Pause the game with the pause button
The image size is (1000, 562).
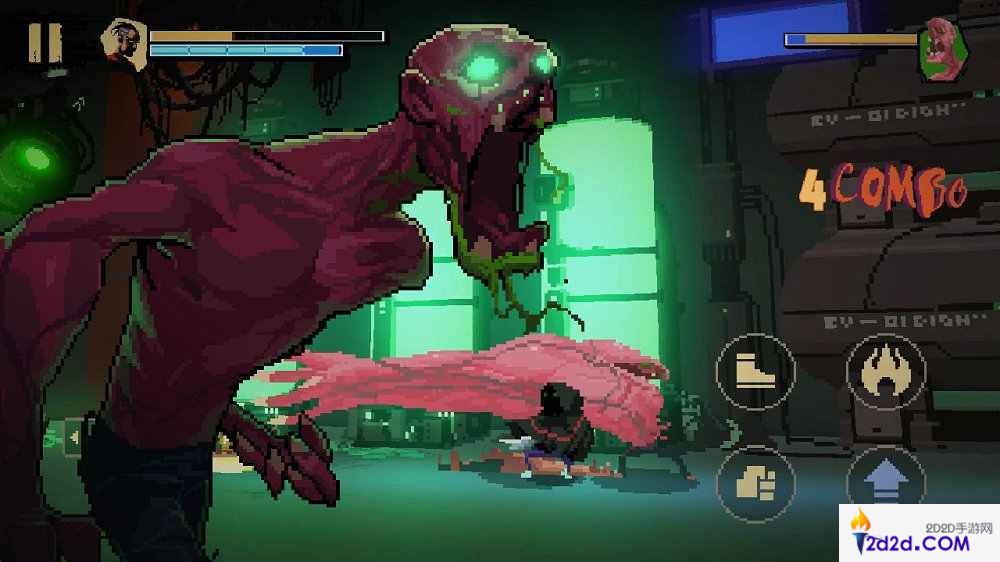pos(44,42)
